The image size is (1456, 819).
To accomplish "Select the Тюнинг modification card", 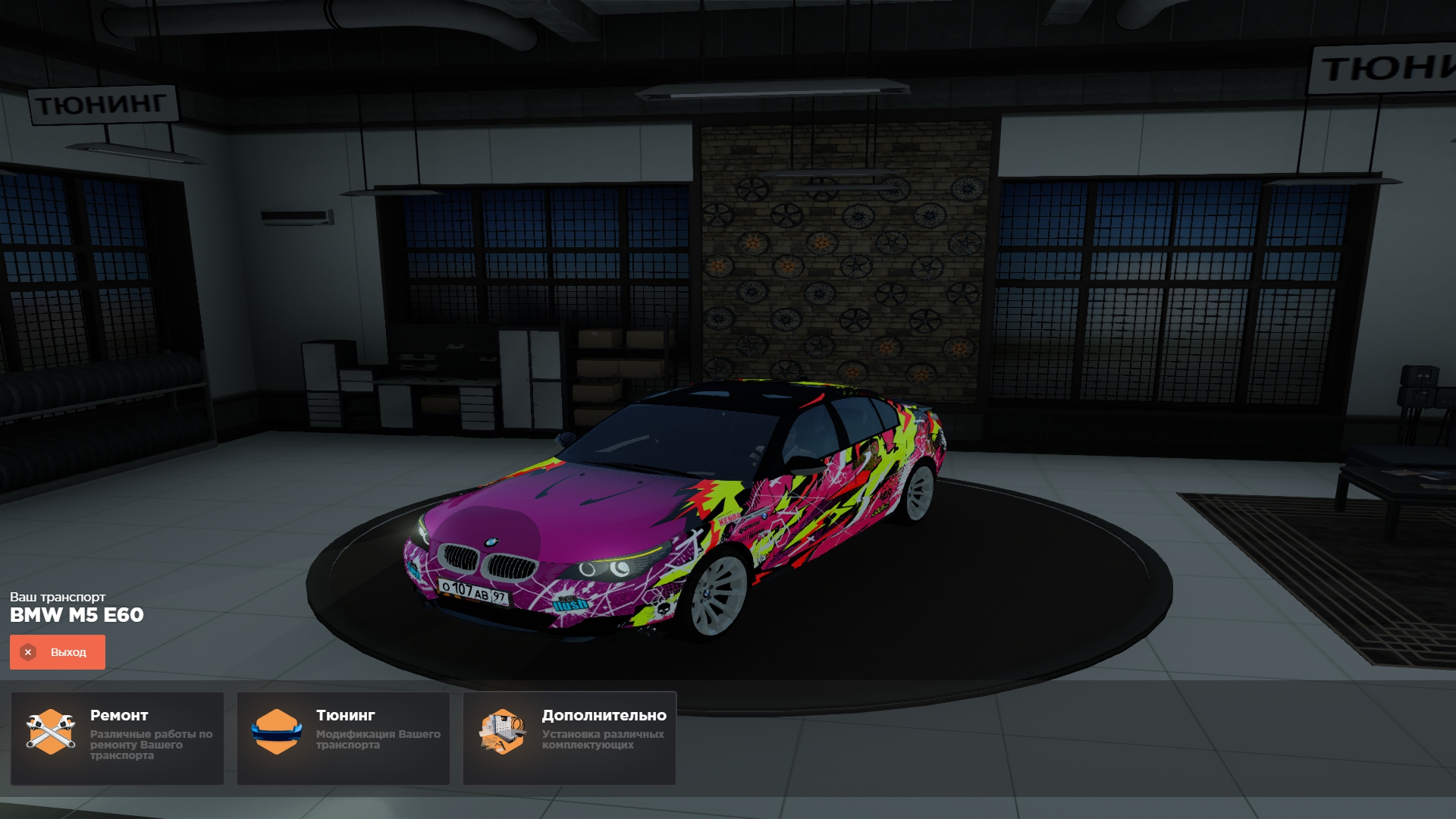I will (x=344, y=737).
